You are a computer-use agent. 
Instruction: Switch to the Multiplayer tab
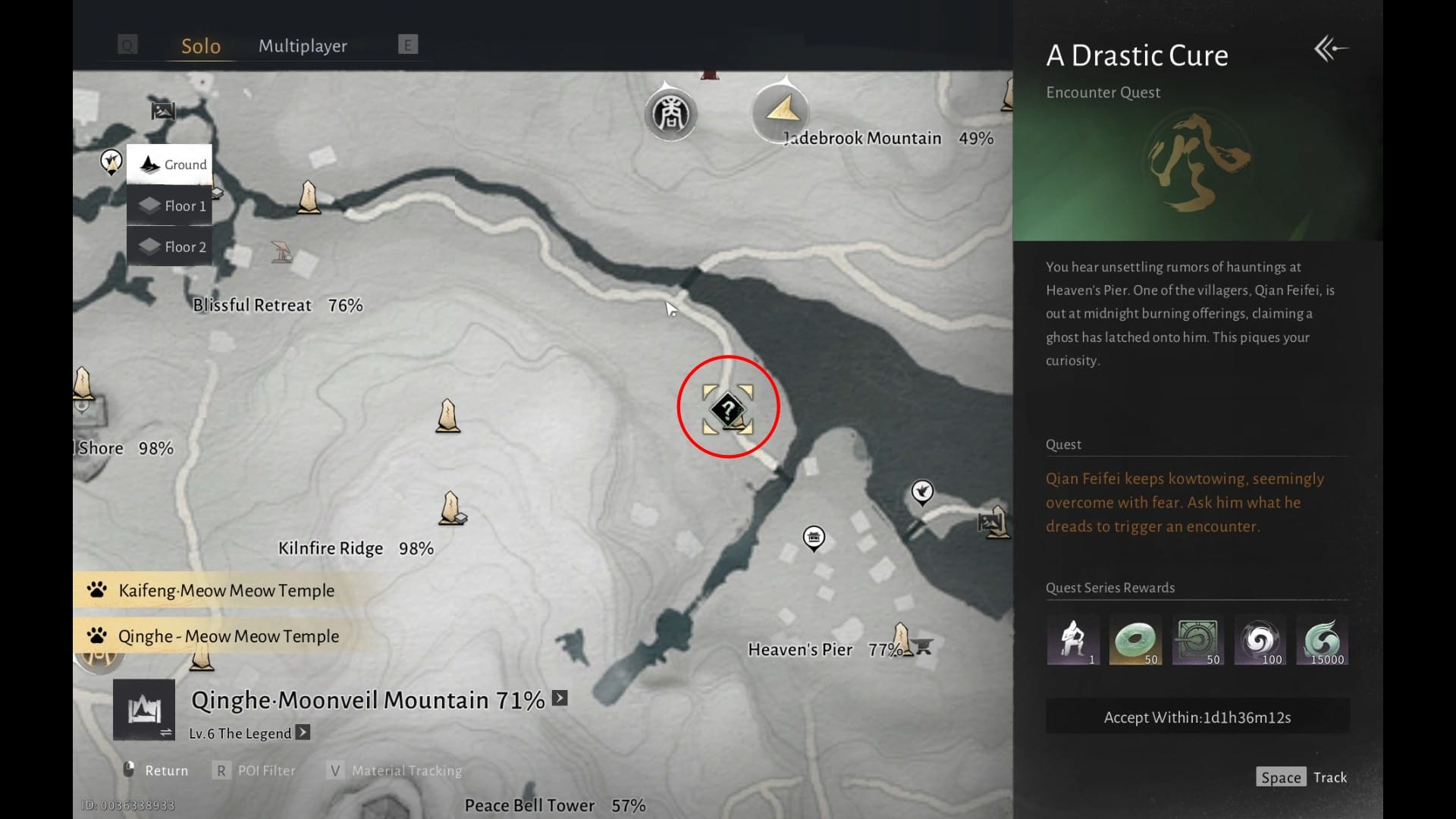303,45
